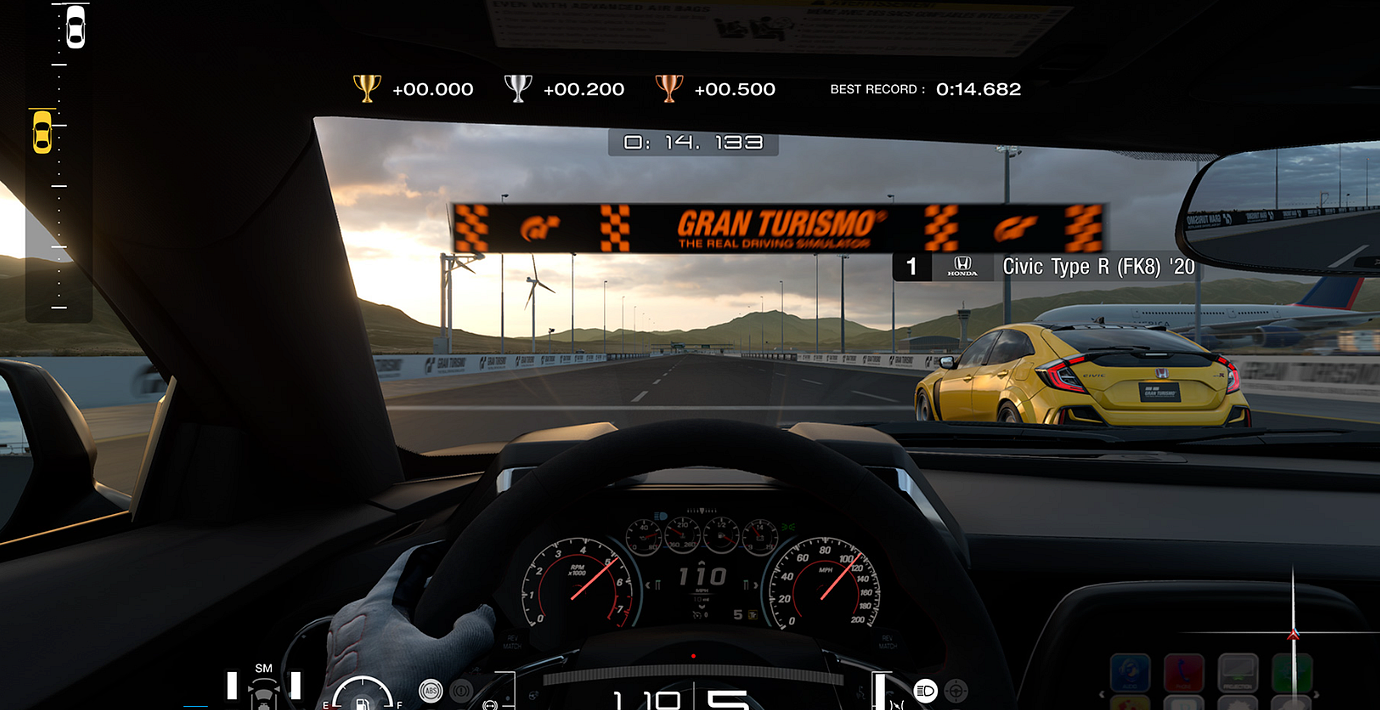
Task: Select the white car progress marker
Action: [75, 27]
